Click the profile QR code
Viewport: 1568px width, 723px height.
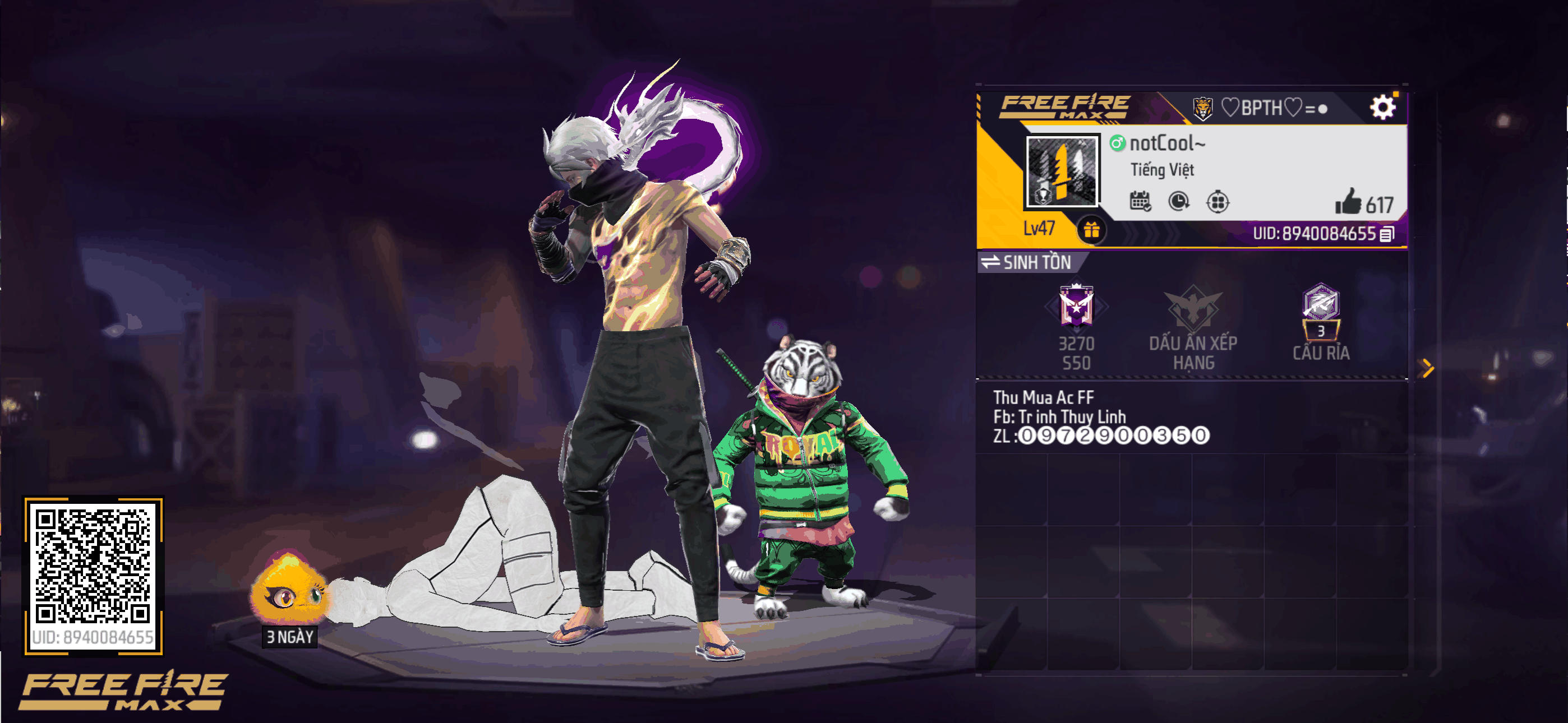[93, 566]
